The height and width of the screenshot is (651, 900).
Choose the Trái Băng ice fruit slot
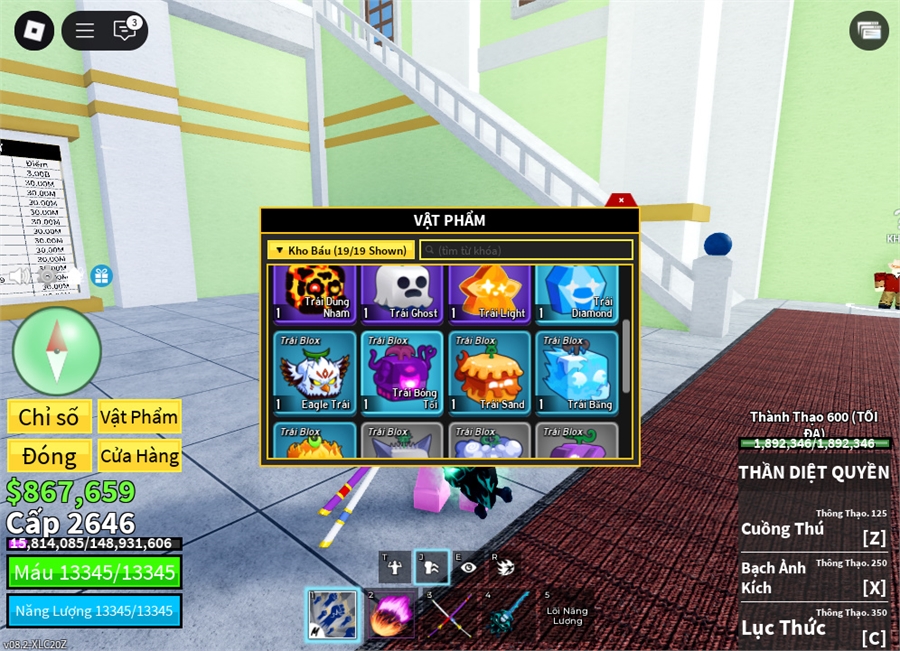tap(577, 372)
